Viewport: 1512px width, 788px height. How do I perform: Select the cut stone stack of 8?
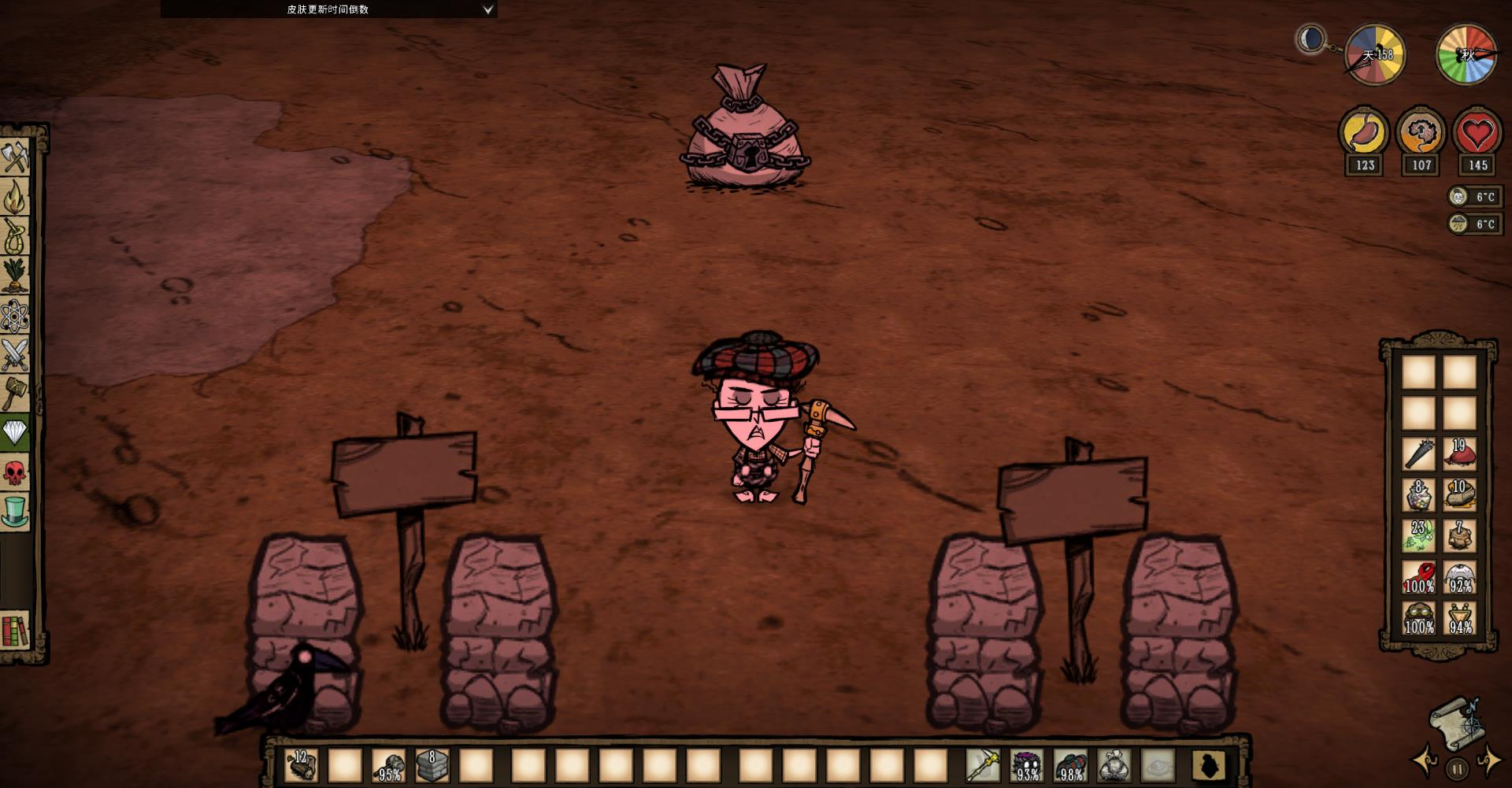pyautogui.click(x=432, y=764)
